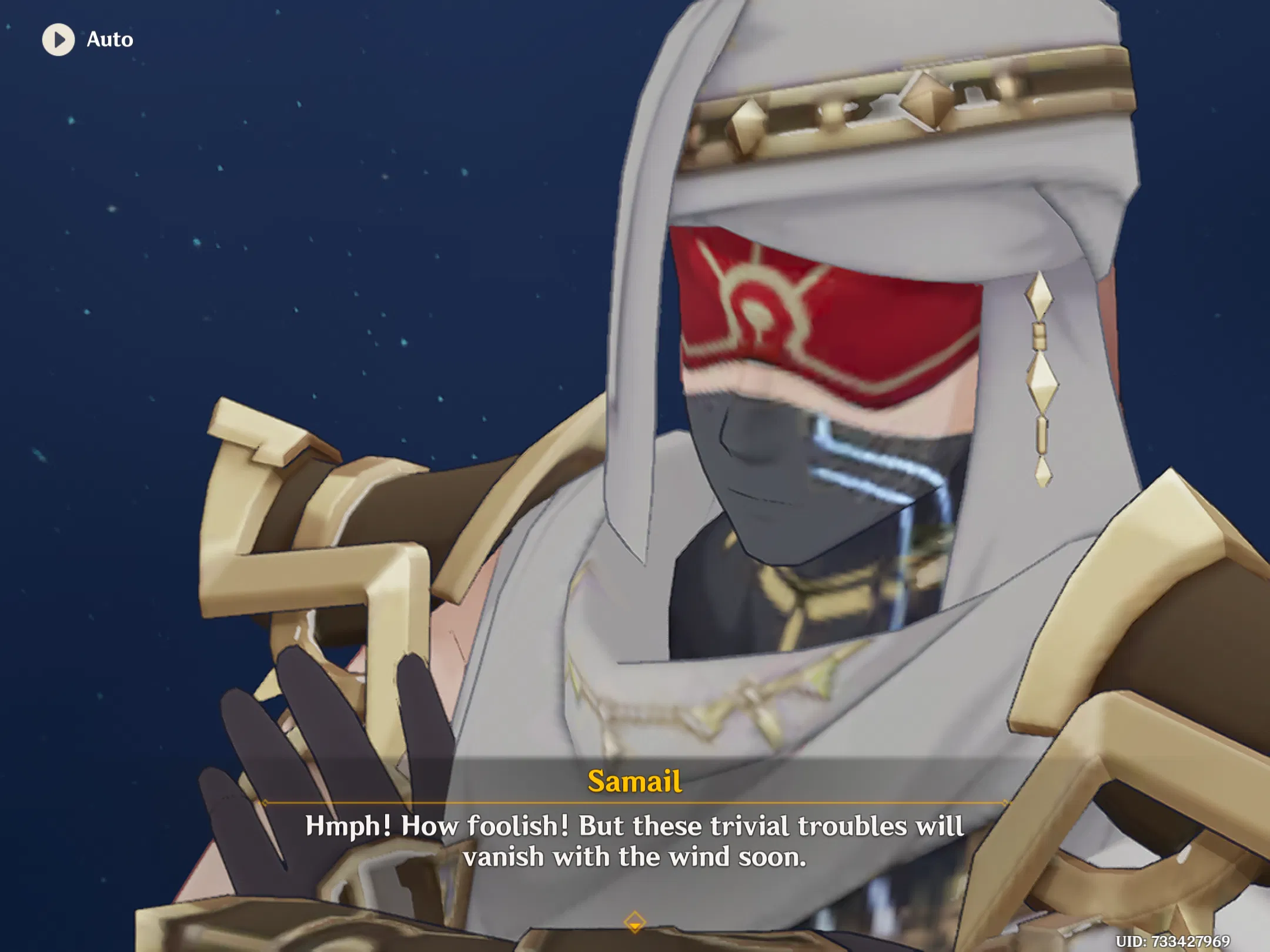Click the speaker name Samail

634,782
